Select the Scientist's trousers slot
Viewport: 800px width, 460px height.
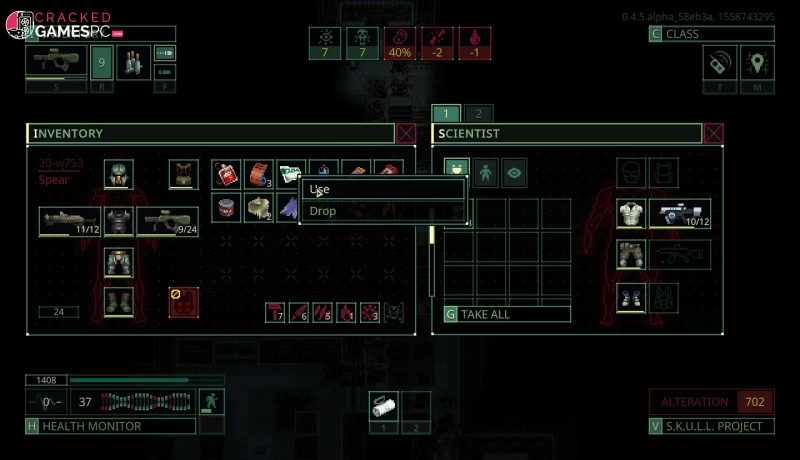coord(631,254)
